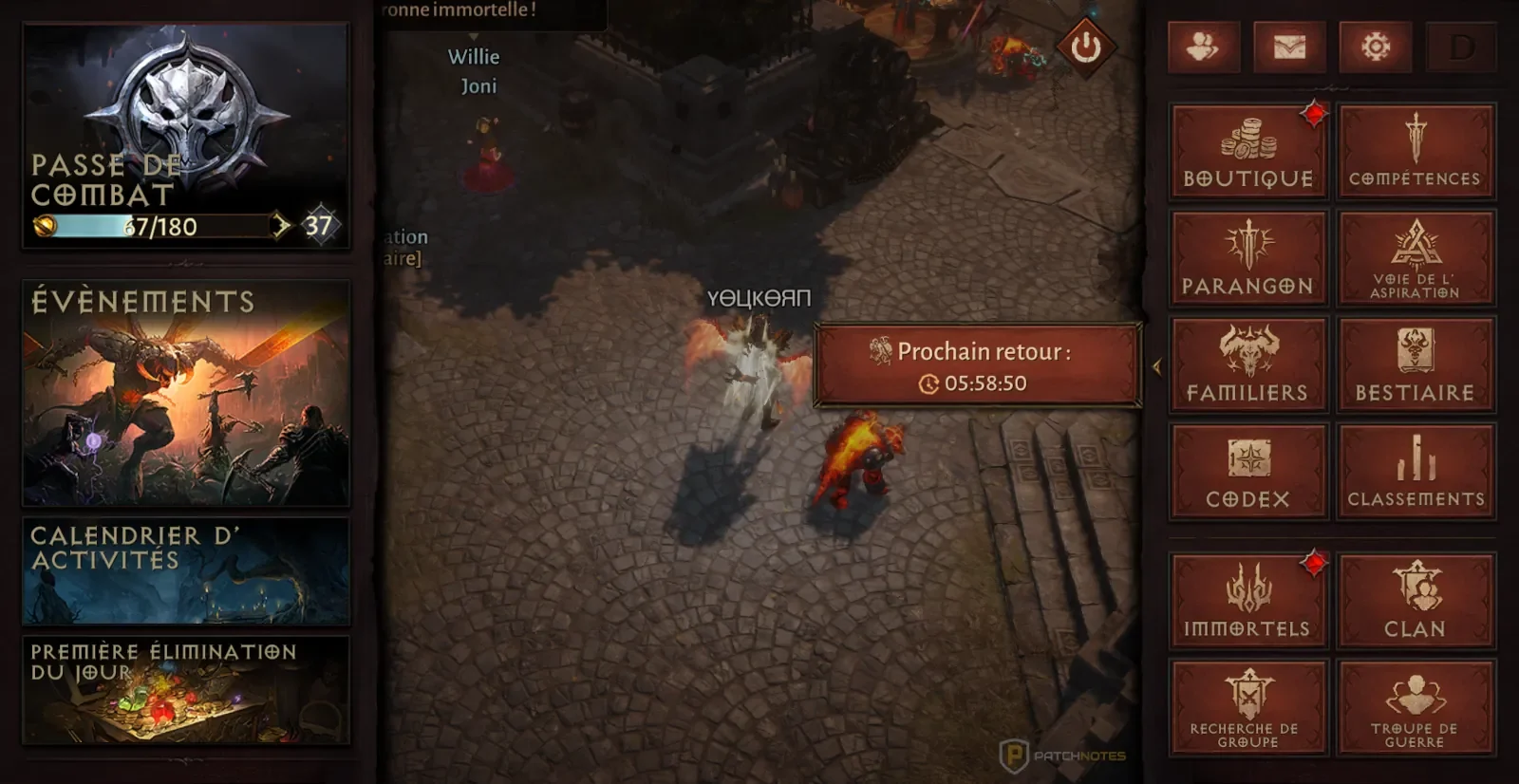The image size is (1519, 784).
Task: Open Recherche de Groupe
Action: [x=1247, y=708]
